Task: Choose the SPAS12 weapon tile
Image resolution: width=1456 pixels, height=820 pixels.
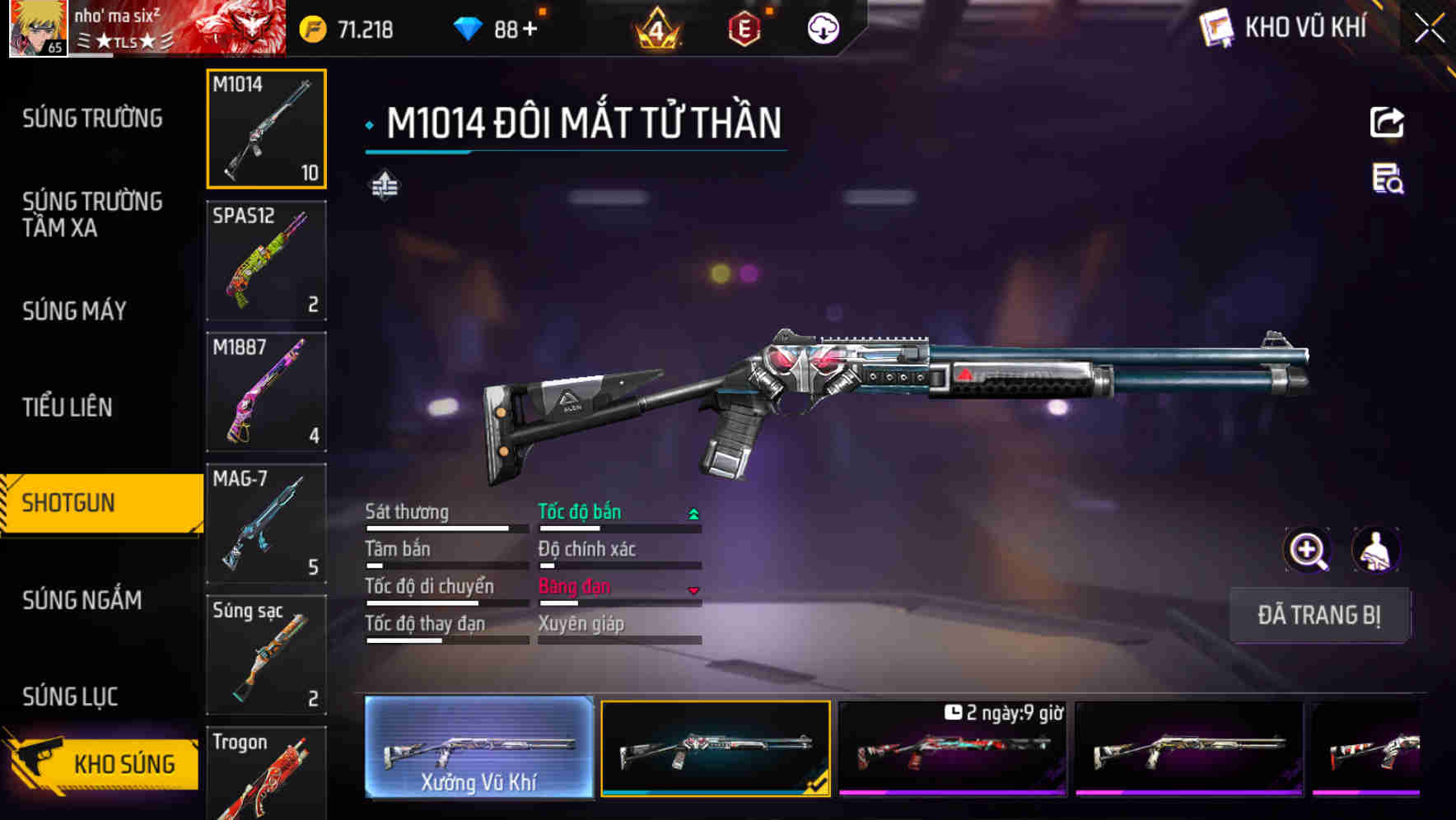Action: 266,260
